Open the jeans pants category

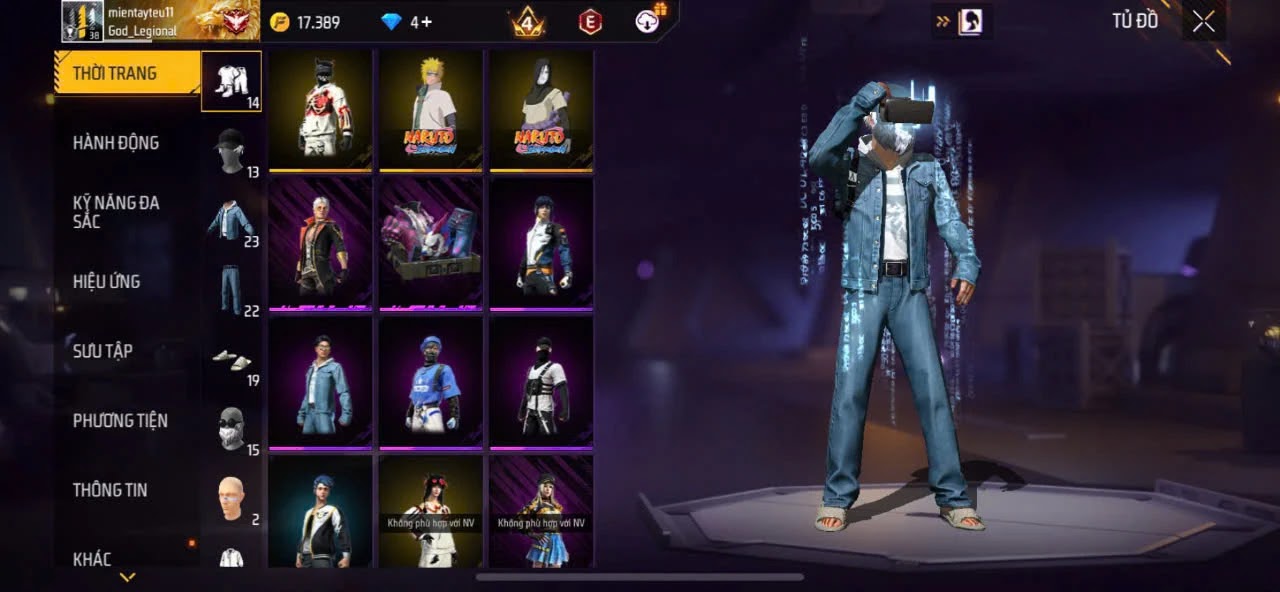pyautogui.click(x=231, y=289)
